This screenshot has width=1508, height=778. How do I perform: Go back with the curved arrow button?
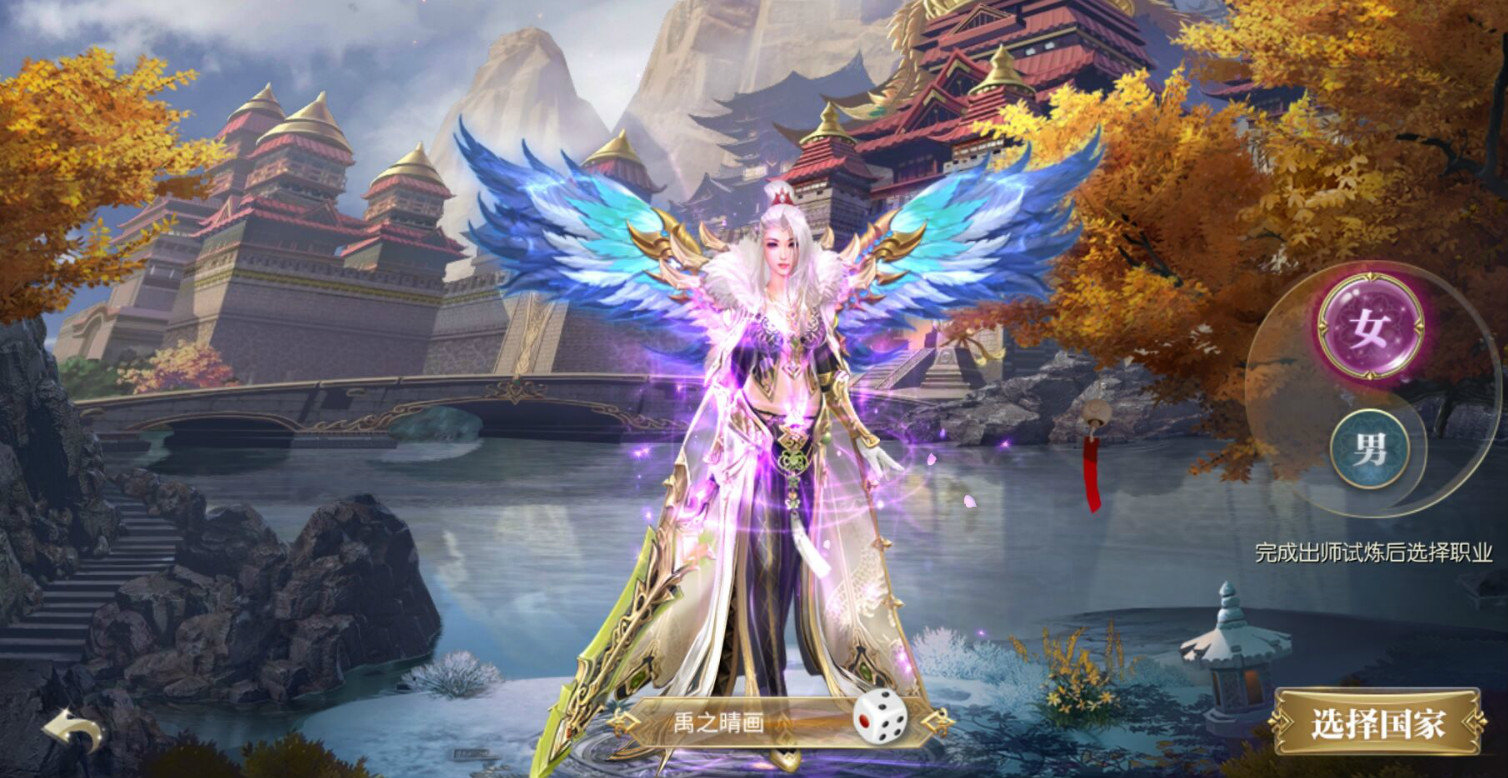(72, 731)
